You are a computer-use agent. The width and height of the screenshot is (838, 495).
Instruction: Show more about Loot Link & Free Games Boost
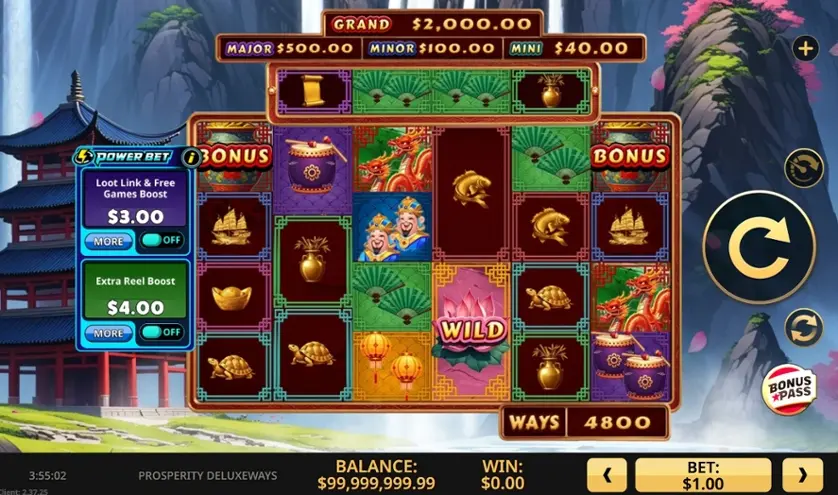pos(108,241)
